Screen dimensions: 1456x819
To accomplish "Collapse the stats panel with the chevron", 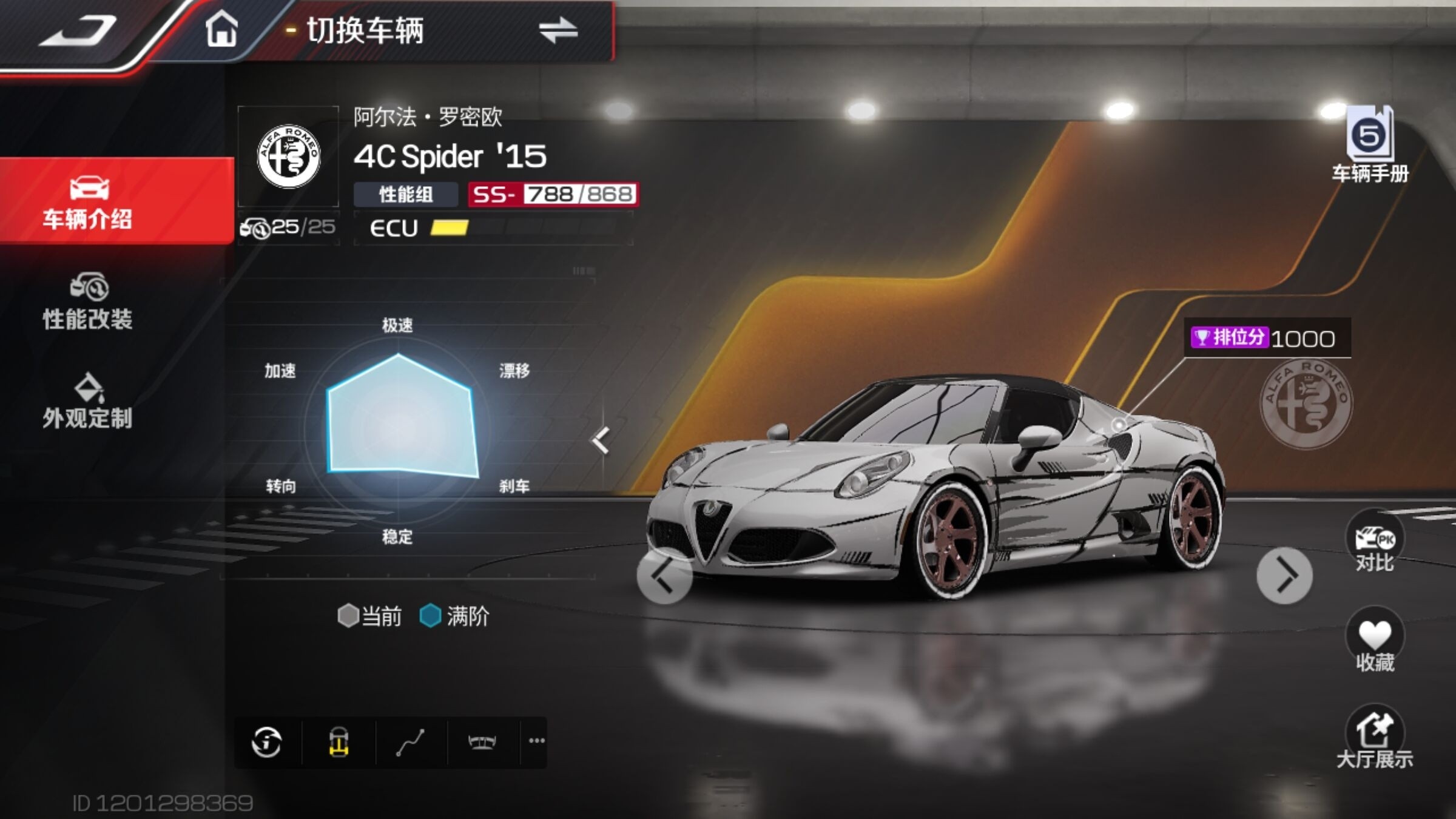I will click(600, 440).
